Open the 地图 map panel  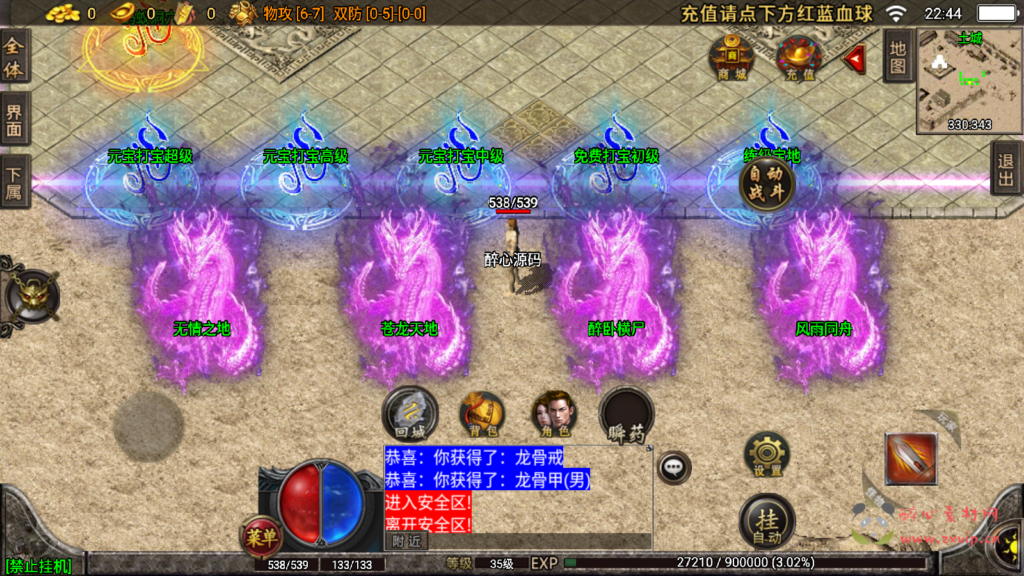coord(897,56)
